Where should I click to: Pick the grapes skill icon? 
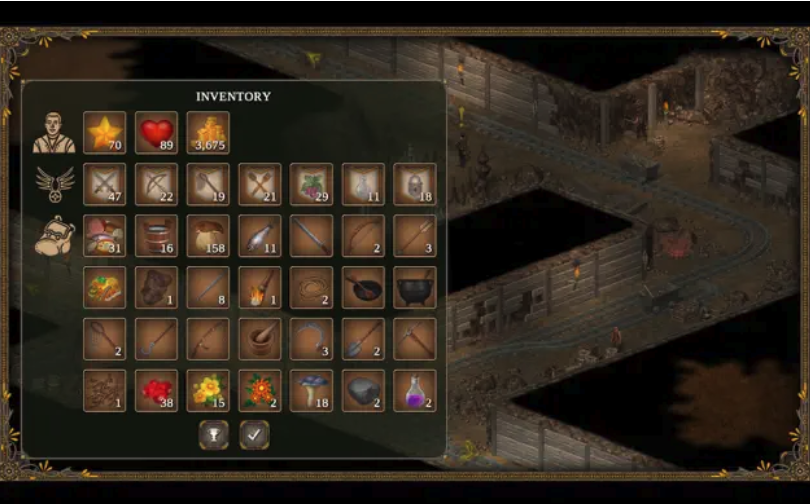pyautogui.click(x=311, y=184)
